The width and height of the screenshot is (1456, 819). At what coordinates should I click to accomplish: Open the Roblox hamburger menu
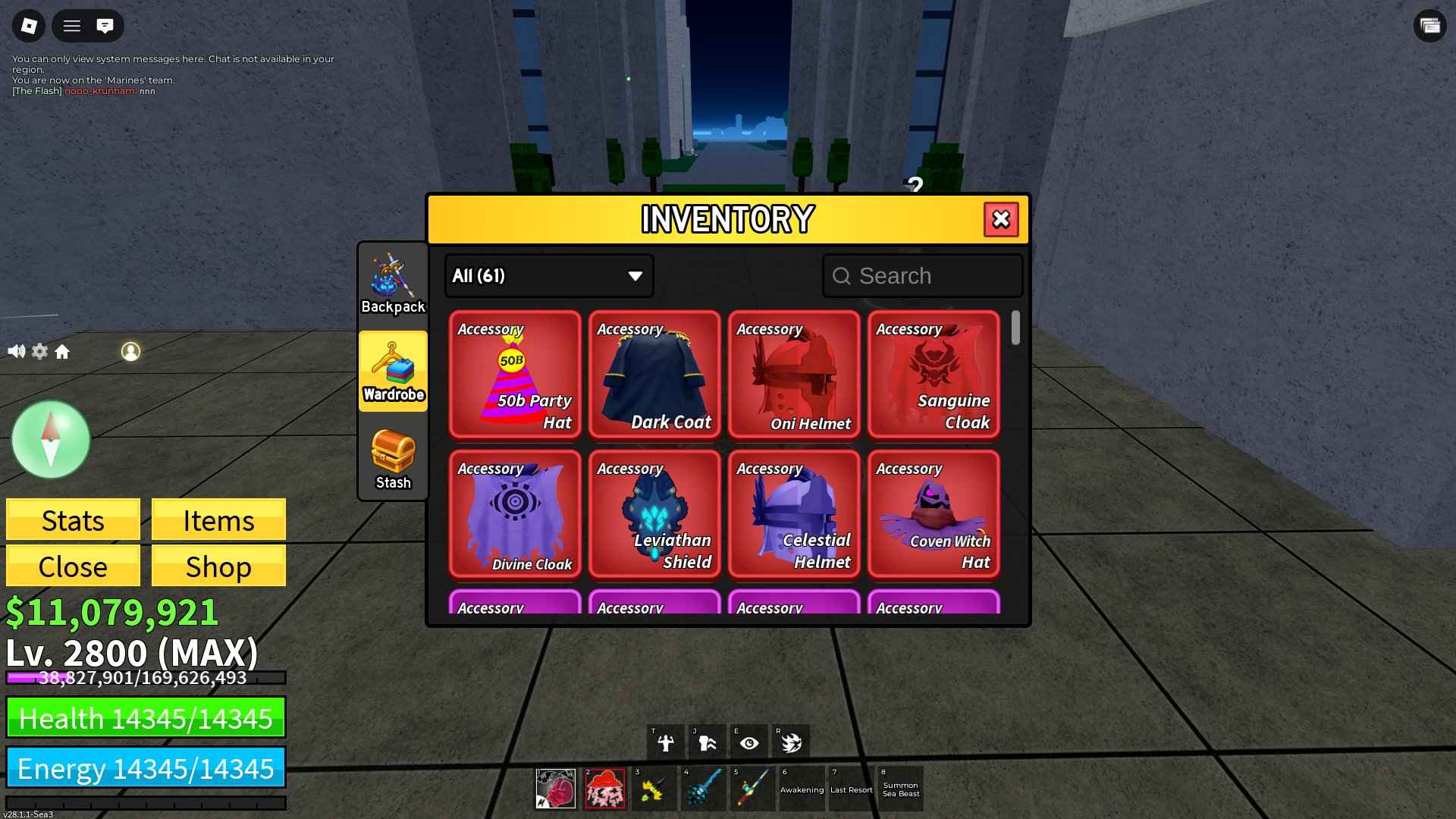72,25
